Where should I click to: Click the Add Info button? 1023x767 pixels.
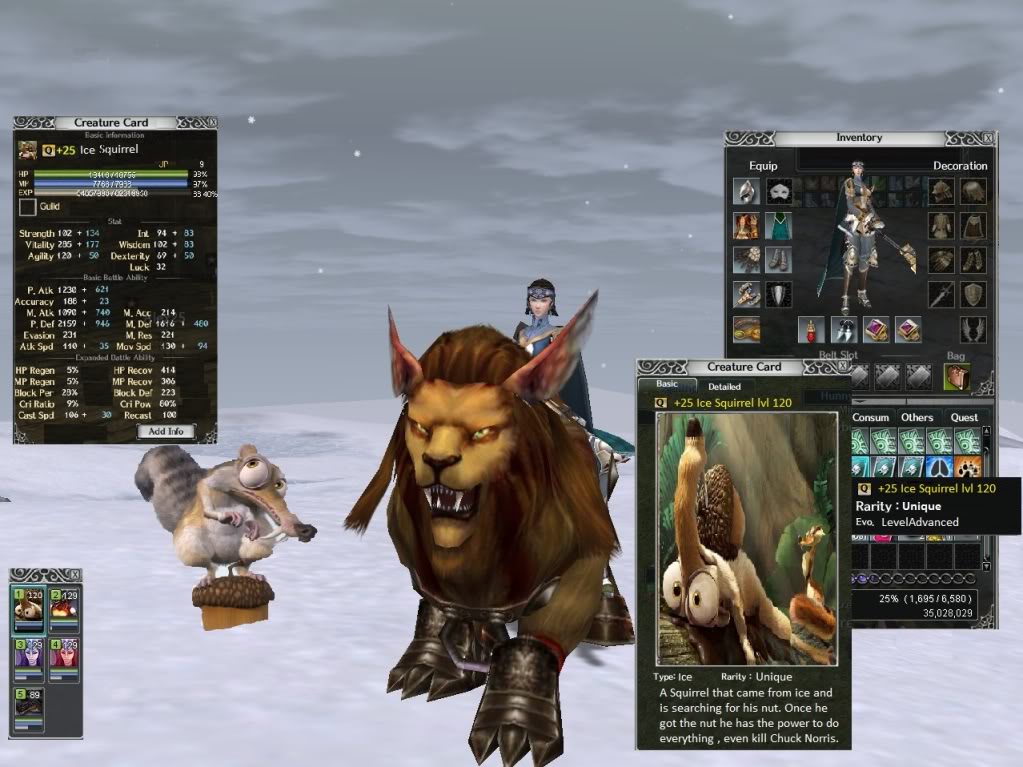pos(166,431)
